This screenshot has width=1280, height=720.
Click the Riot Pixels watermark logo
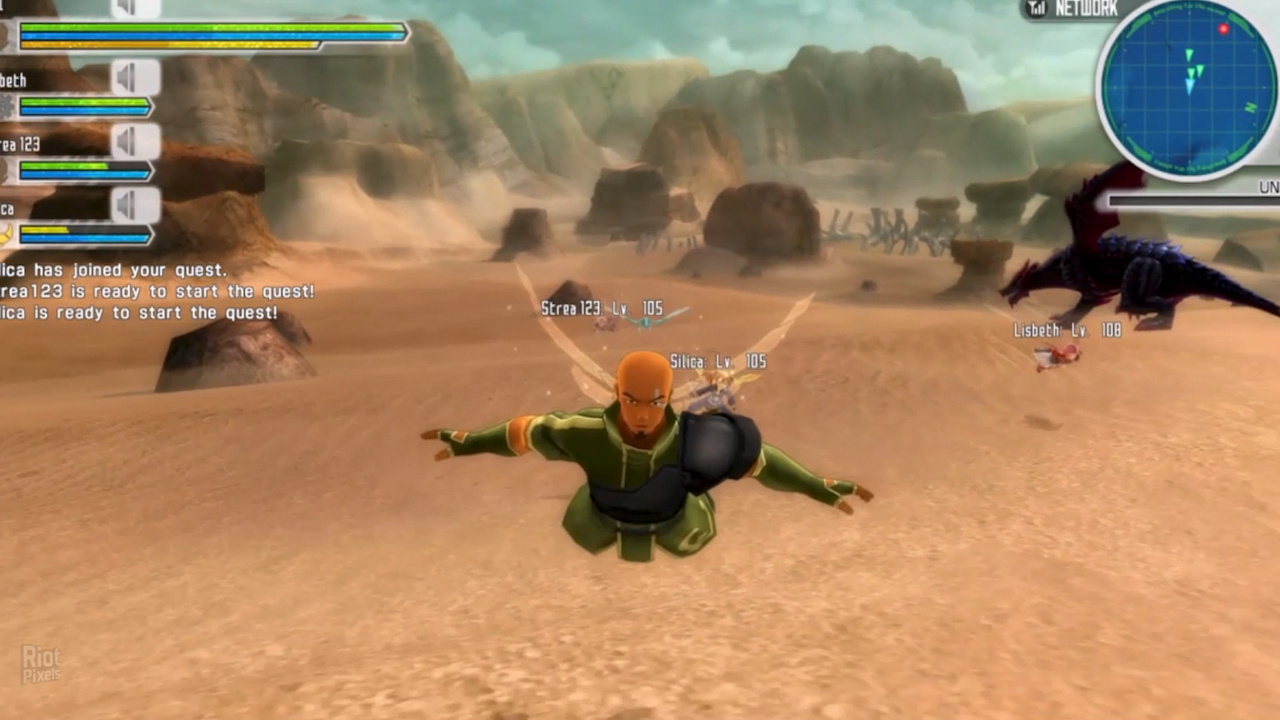coord(41,664)
